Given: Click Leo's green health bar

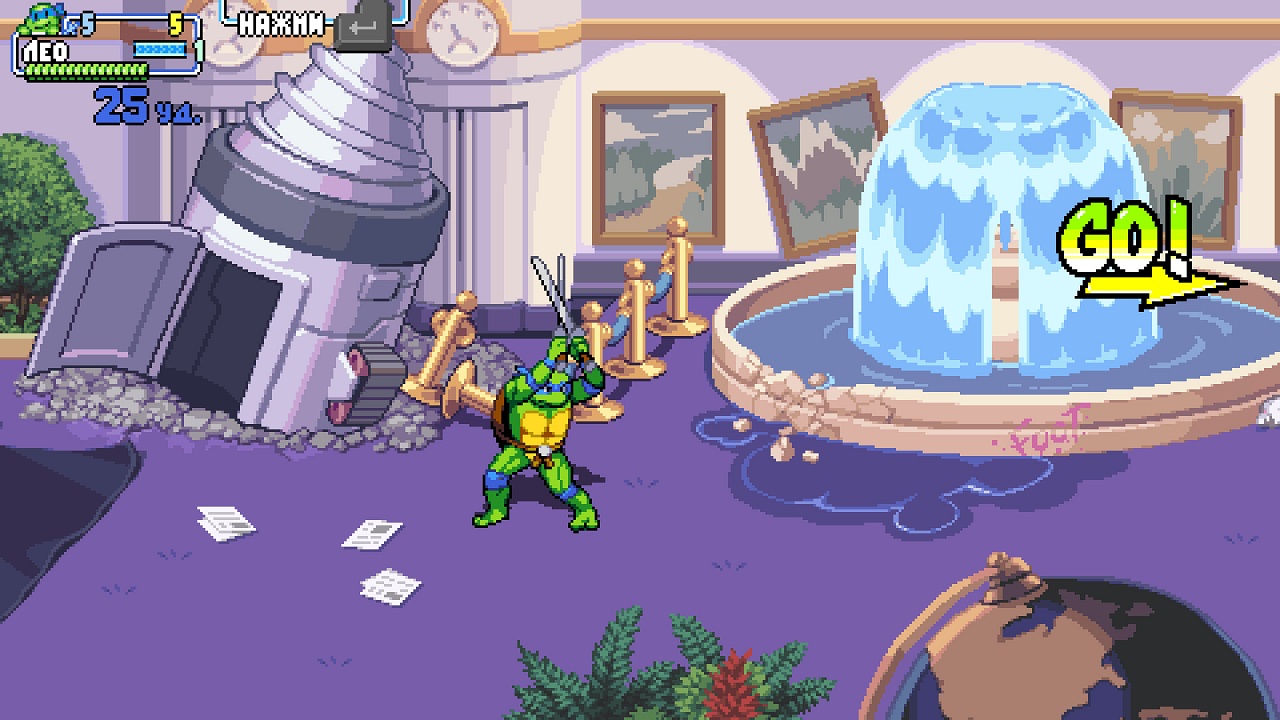Looking at the screenshot, I should (x=85, y=68).
